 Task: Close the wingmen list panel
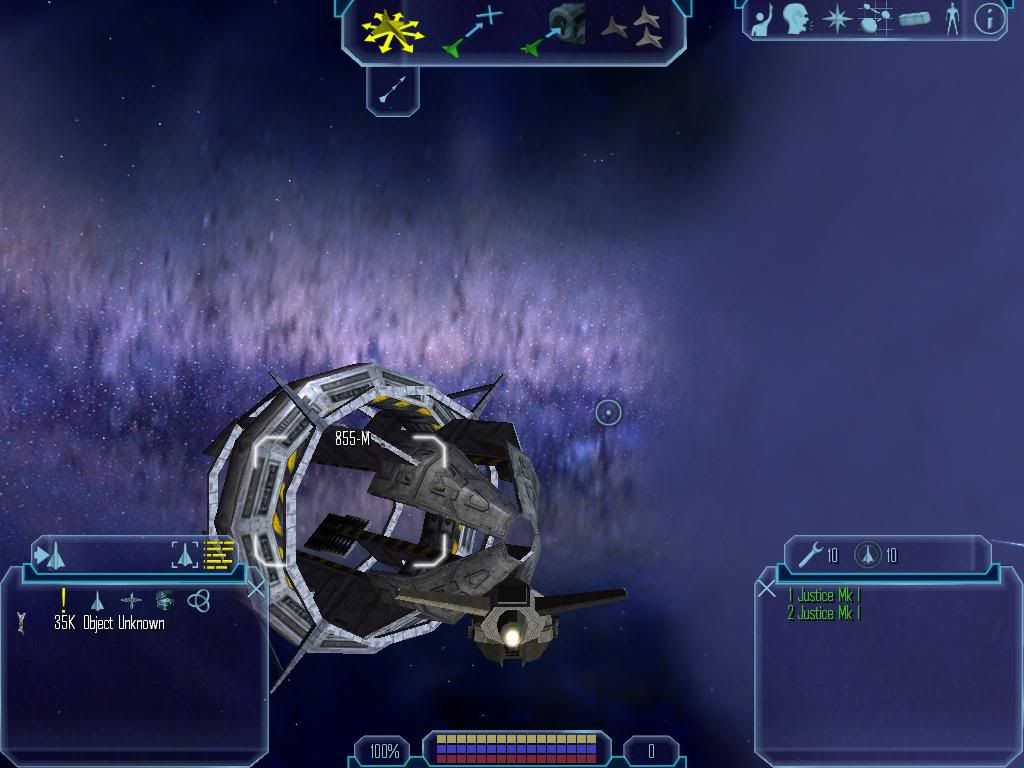767,589
